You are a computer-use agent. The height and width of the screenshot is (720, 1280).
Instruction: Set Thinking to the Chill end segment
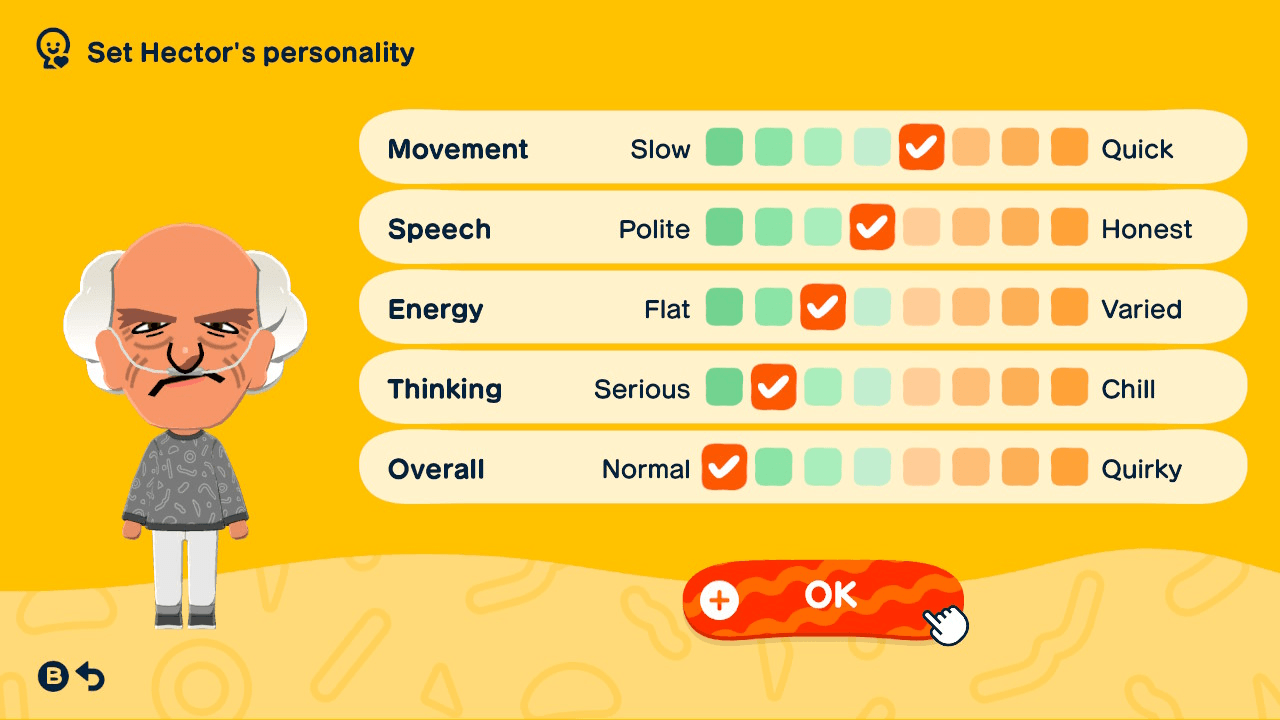(x=1069, y=387)
